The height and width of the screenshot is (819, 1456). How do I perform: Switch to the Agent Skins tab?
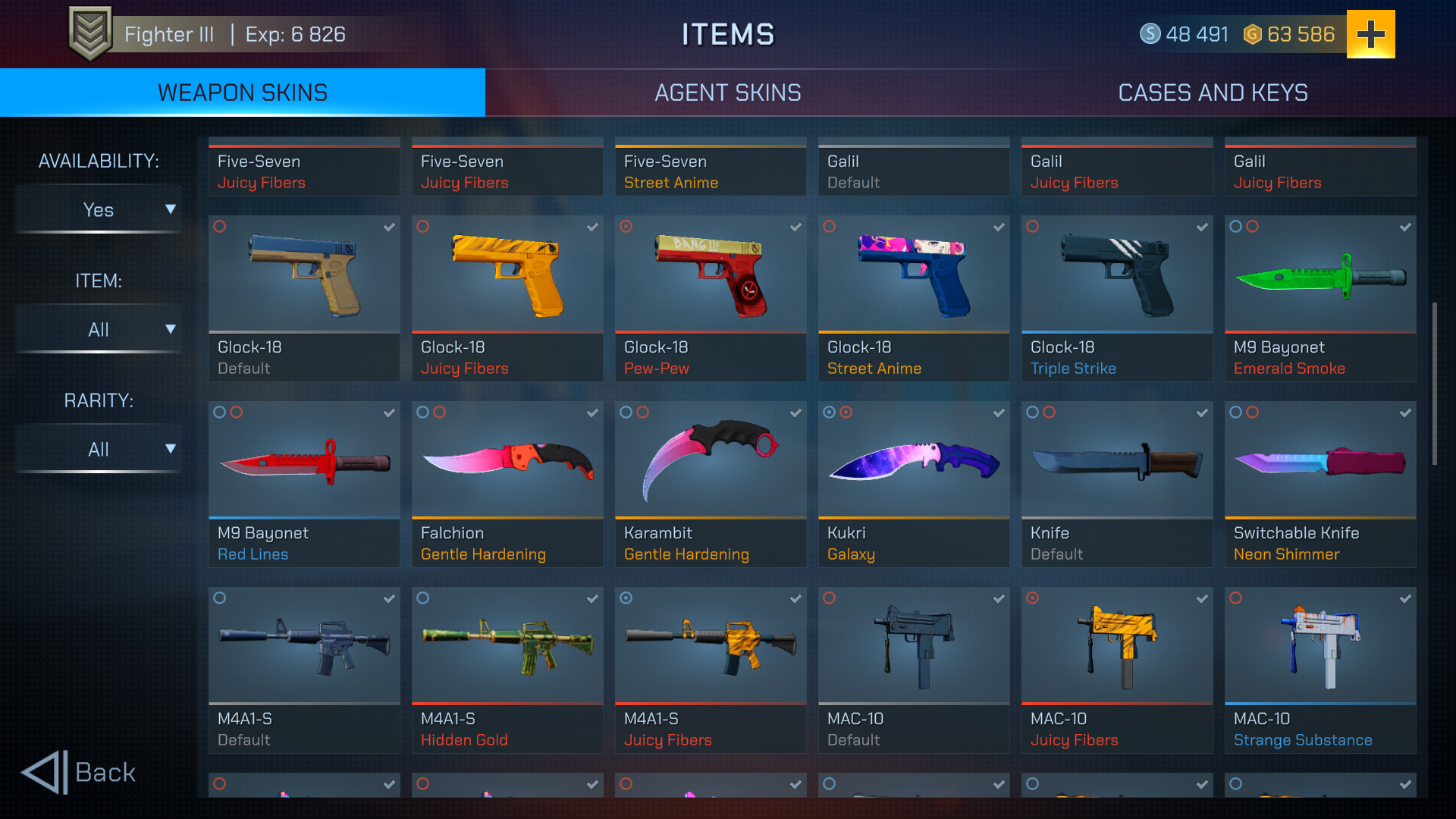point(728,93)
